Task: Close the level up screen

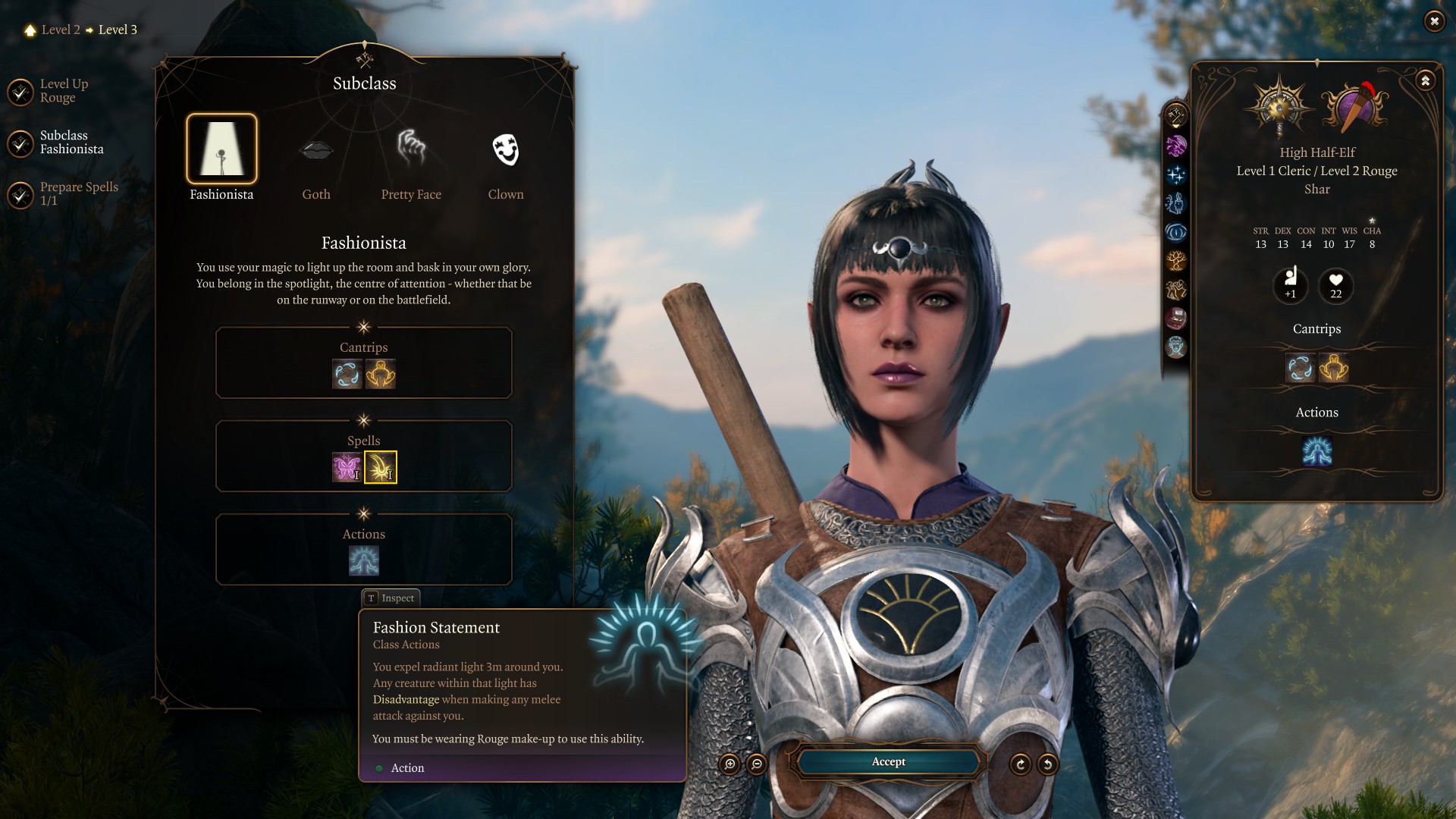Action: (x=1434, y=21)
